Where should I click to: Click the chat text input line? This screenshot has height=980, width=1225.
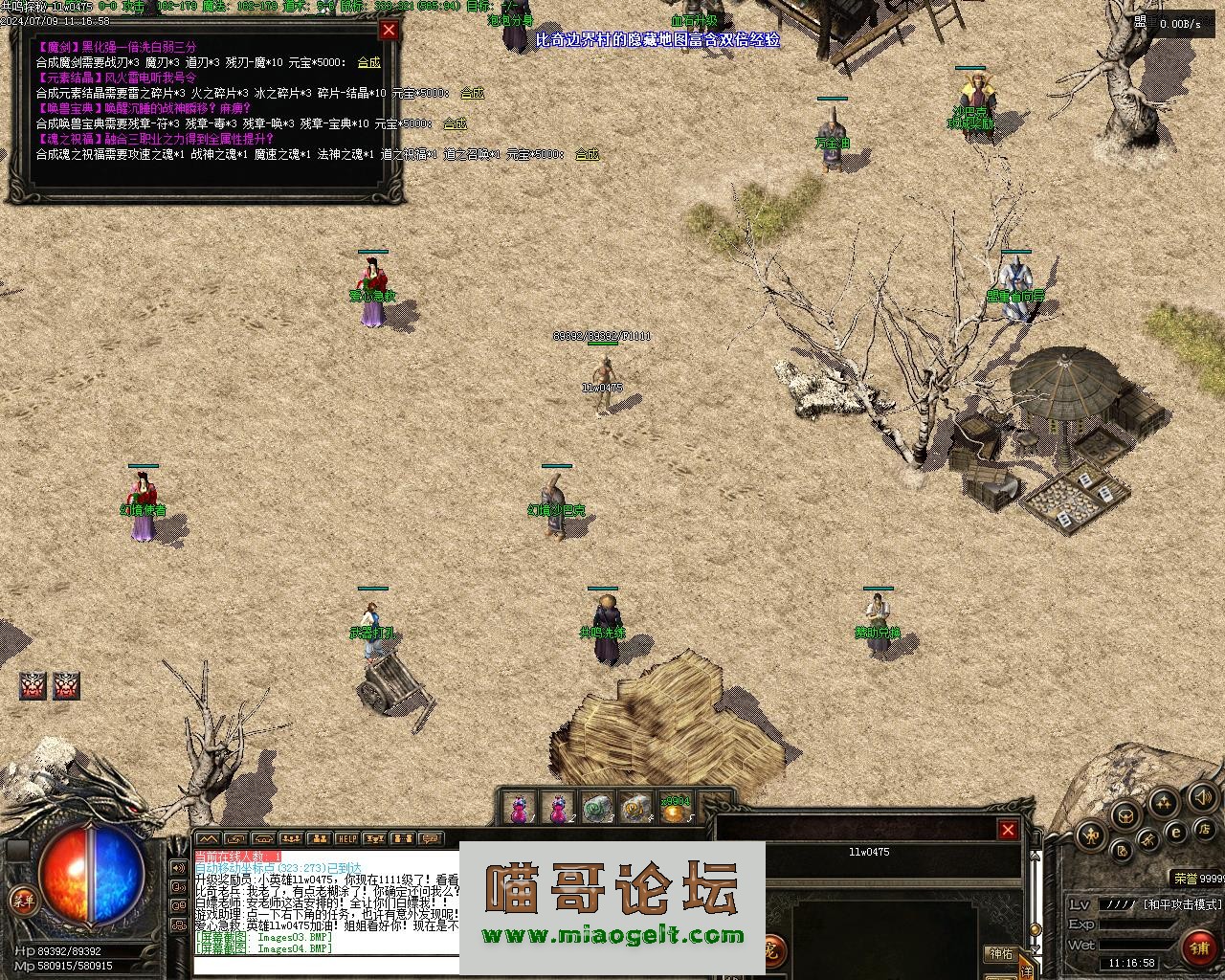click(x=325, y=965)
